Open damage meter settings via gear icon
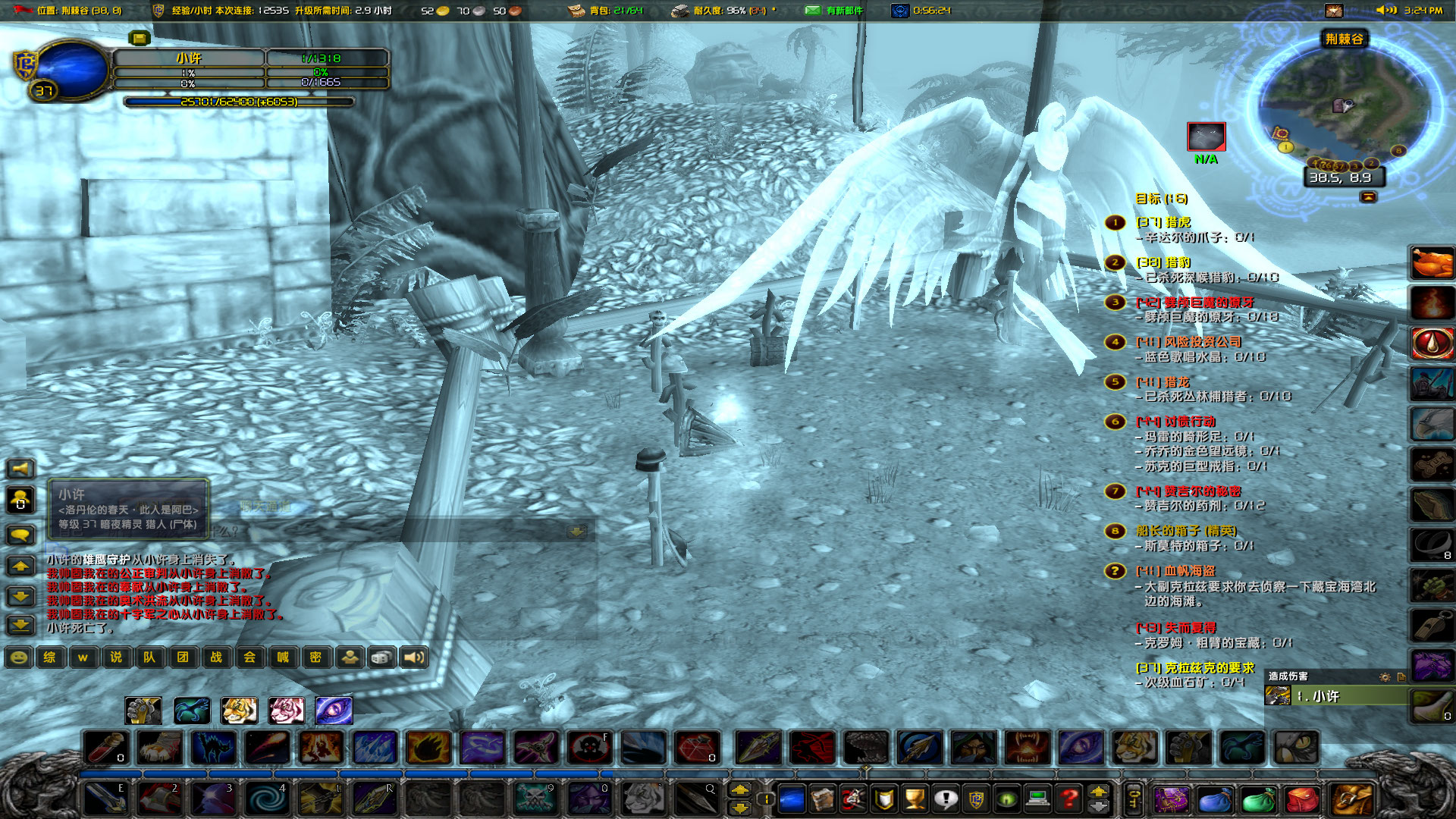Viewport: 1456px width, 819px height. click(x=1385, y=677)
